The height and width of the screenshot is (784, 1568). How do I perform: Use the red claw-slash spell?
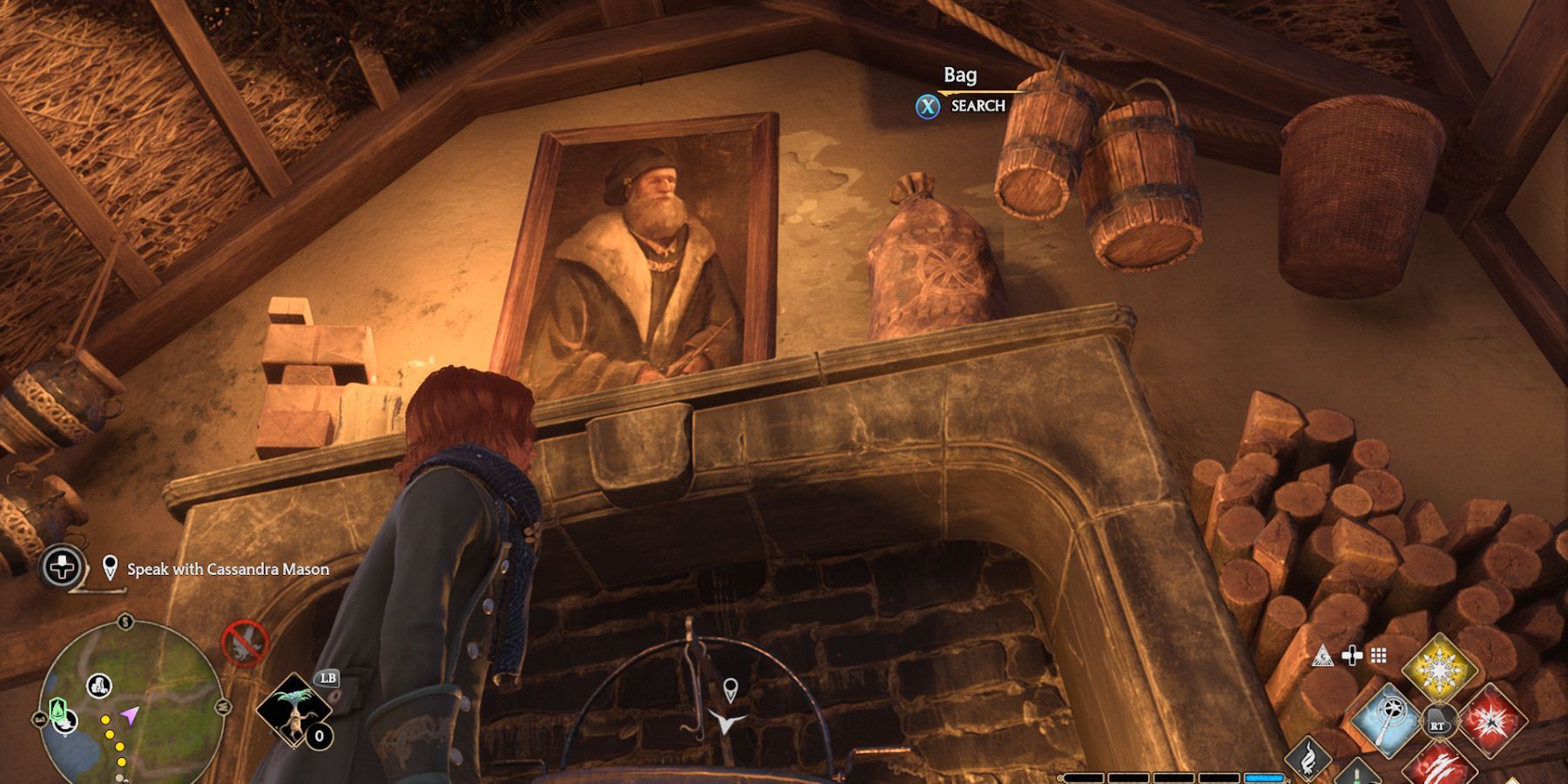pos(1442,764)
